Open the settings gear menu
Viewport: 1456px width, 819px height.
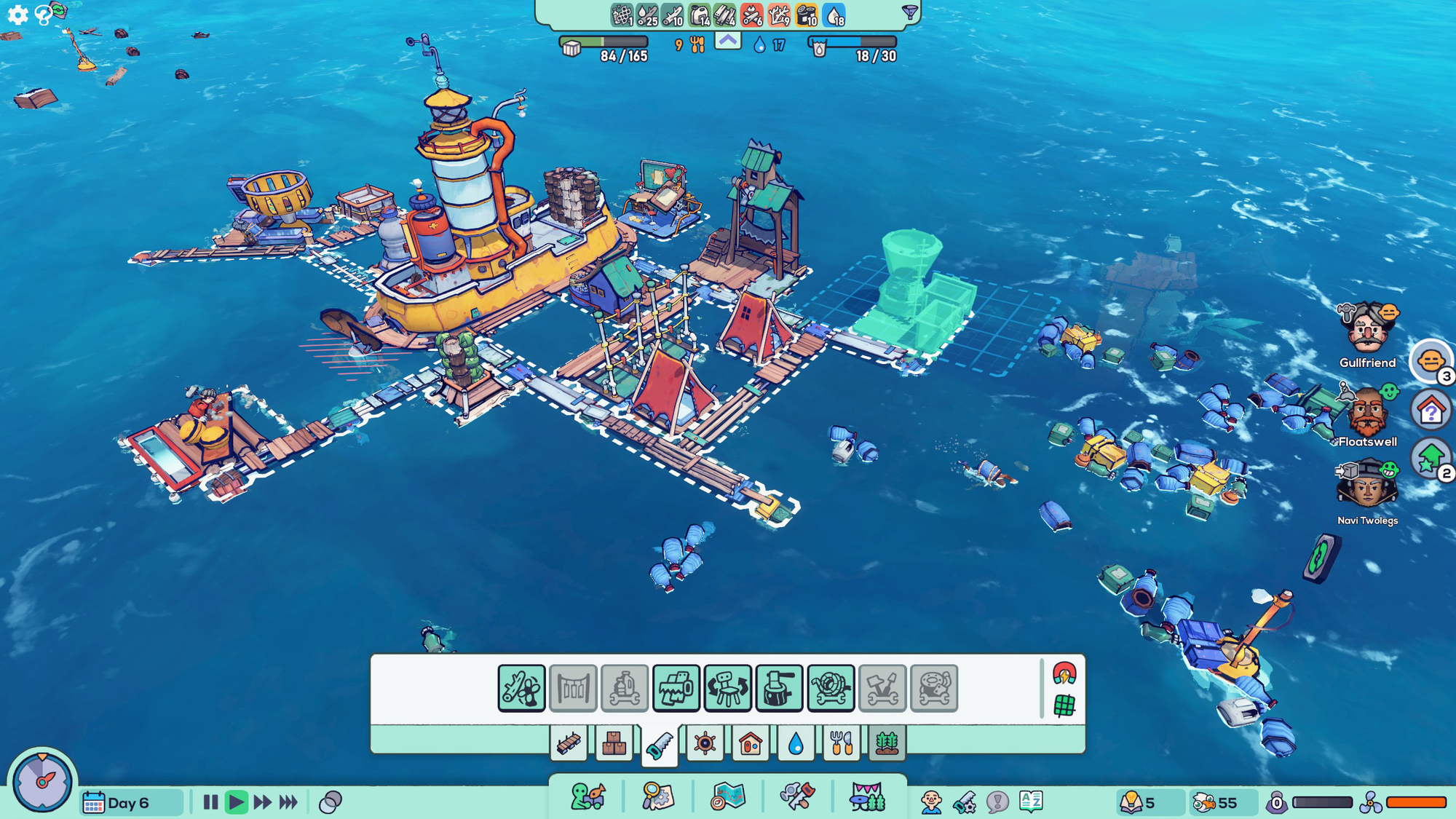pos(17,15)
